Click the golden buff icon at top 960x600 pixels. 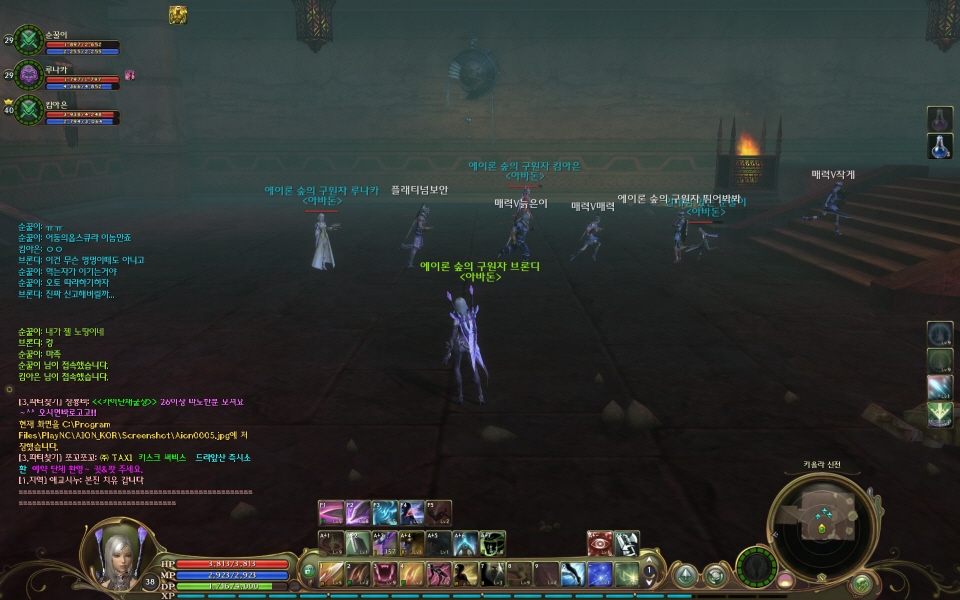(x=178, y=13)
